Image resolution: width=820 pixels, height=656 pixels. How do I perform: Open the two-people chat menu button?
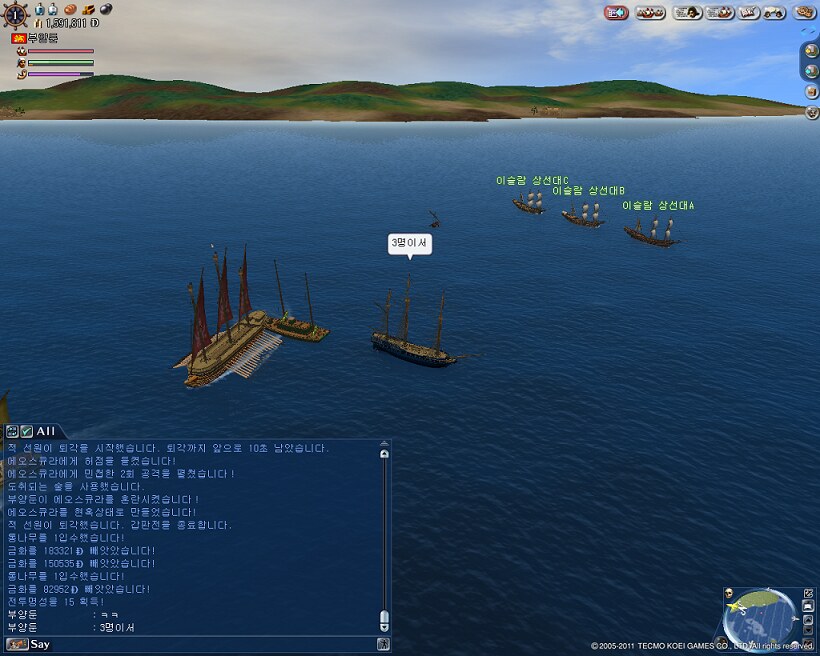774,12
